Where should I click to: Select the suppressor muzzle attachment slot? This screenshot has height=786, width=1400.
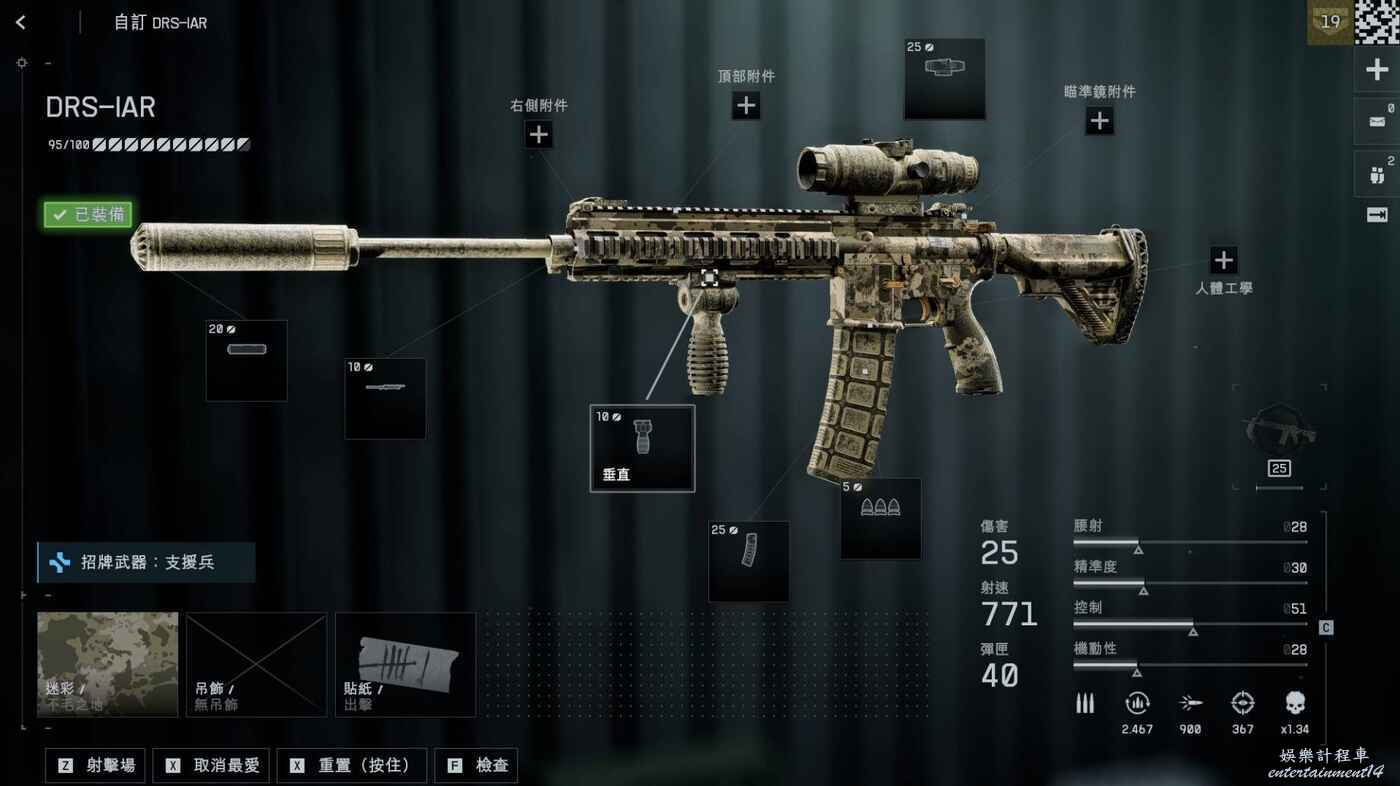pos(246,360)
